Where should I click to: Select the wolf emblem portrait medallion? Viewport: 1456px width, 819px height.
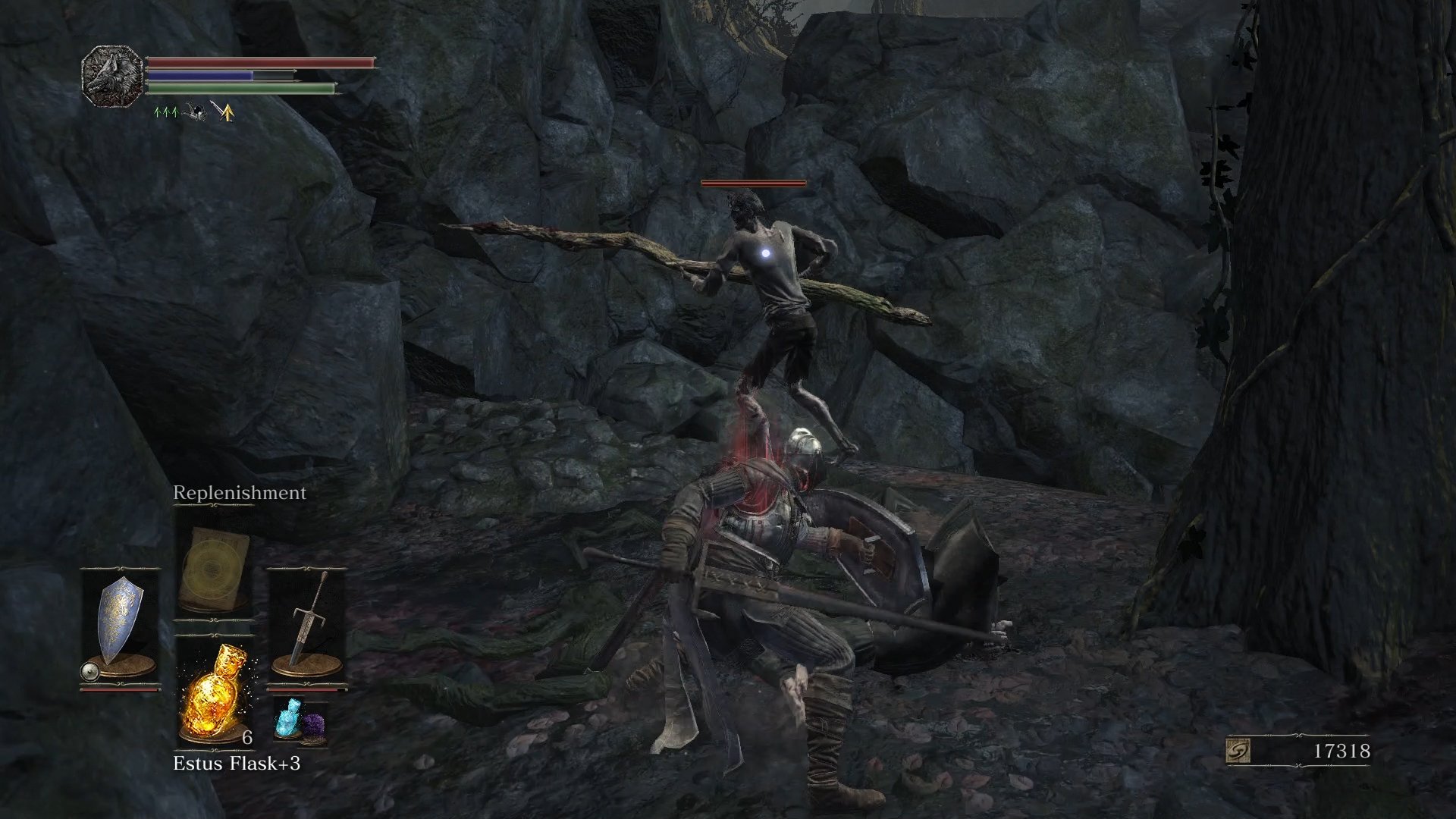click(x=112, y=76)
